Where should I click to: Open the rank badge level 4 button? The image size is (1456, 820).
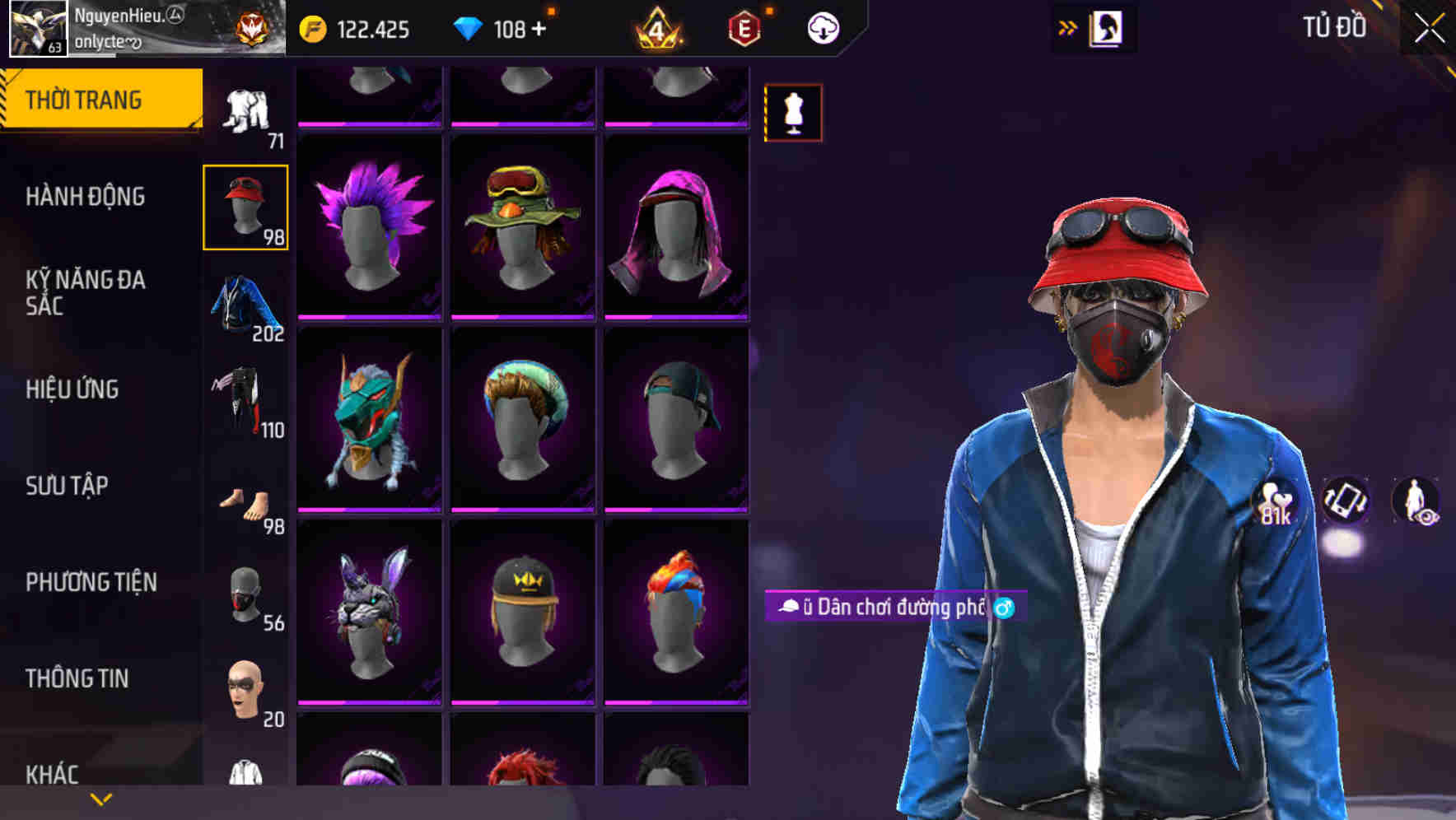[x=659, y=29]
